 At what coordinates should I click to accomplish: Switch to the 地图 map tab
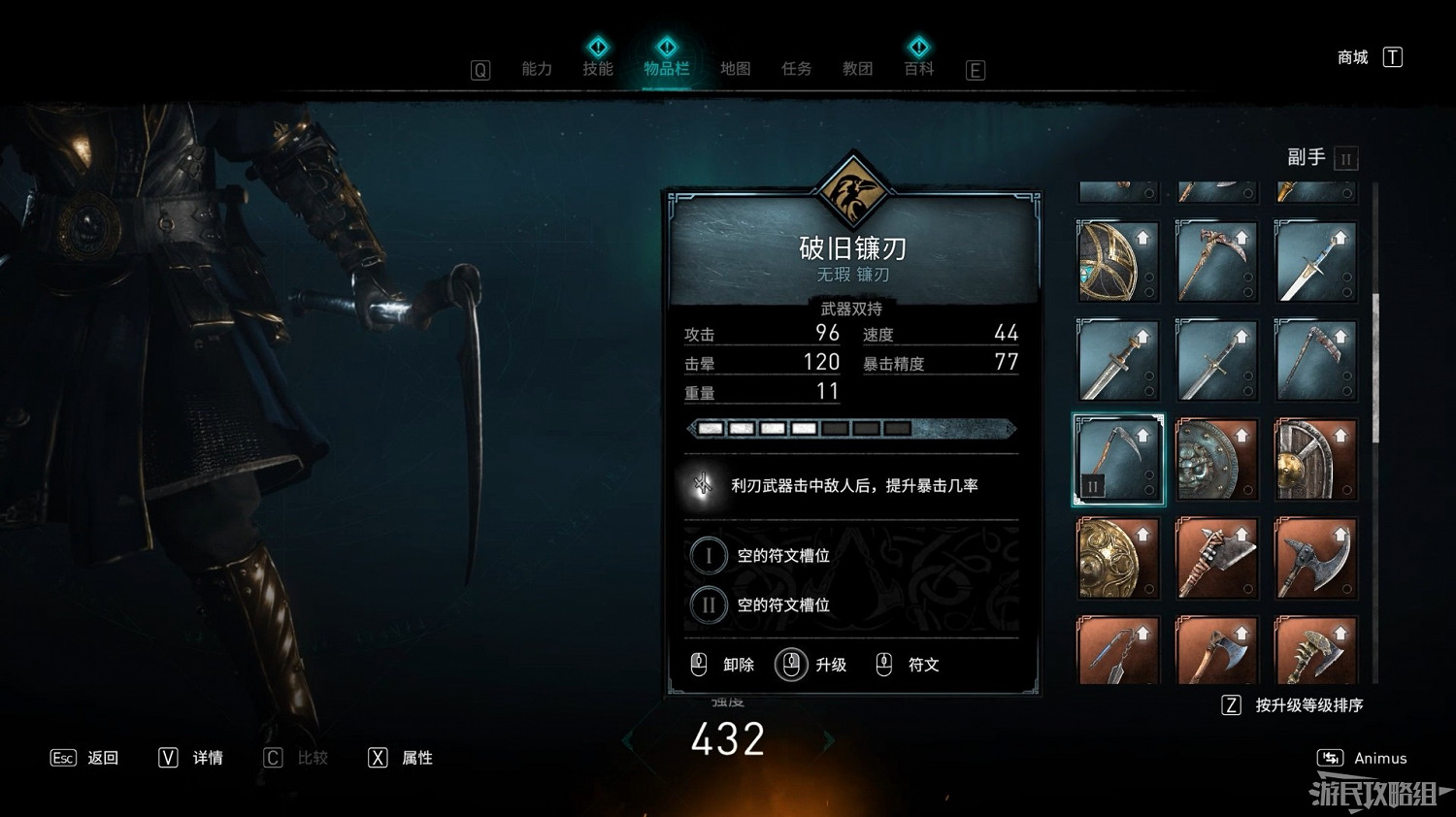pyautogui.click(x=735, y=69)
